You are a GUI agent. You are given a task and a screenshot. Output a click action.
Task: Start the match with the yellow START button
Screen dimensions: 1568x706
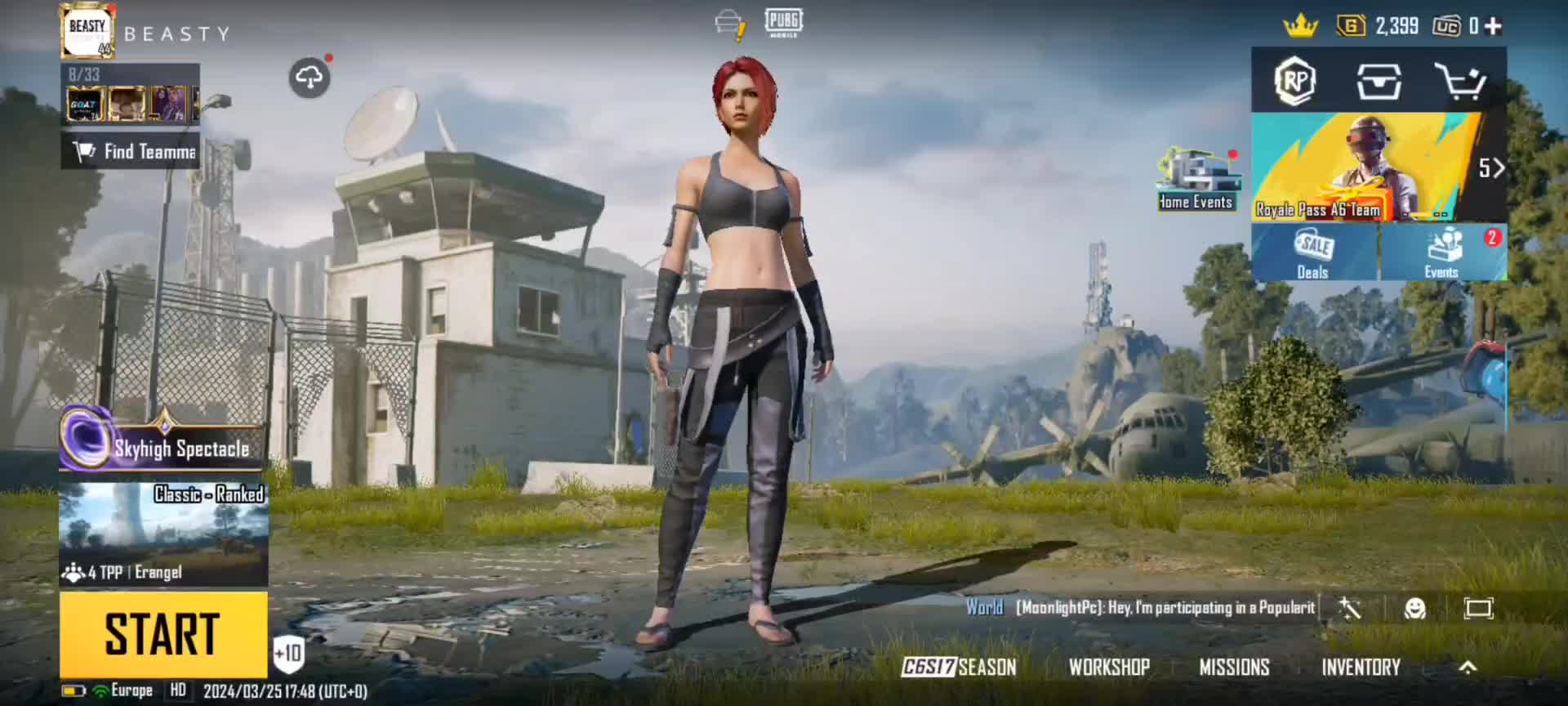[x=163, y=633]
